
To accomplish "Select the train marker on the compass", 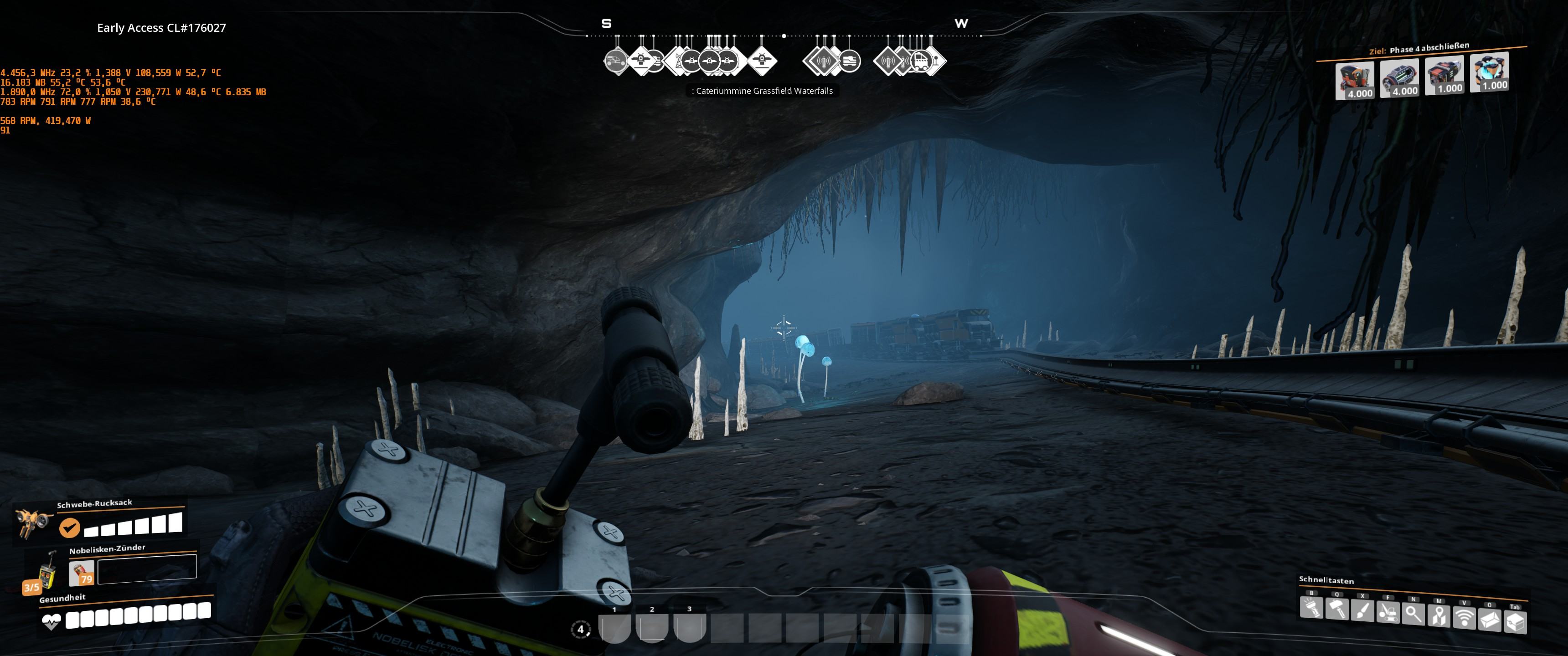I will point(849,61).
